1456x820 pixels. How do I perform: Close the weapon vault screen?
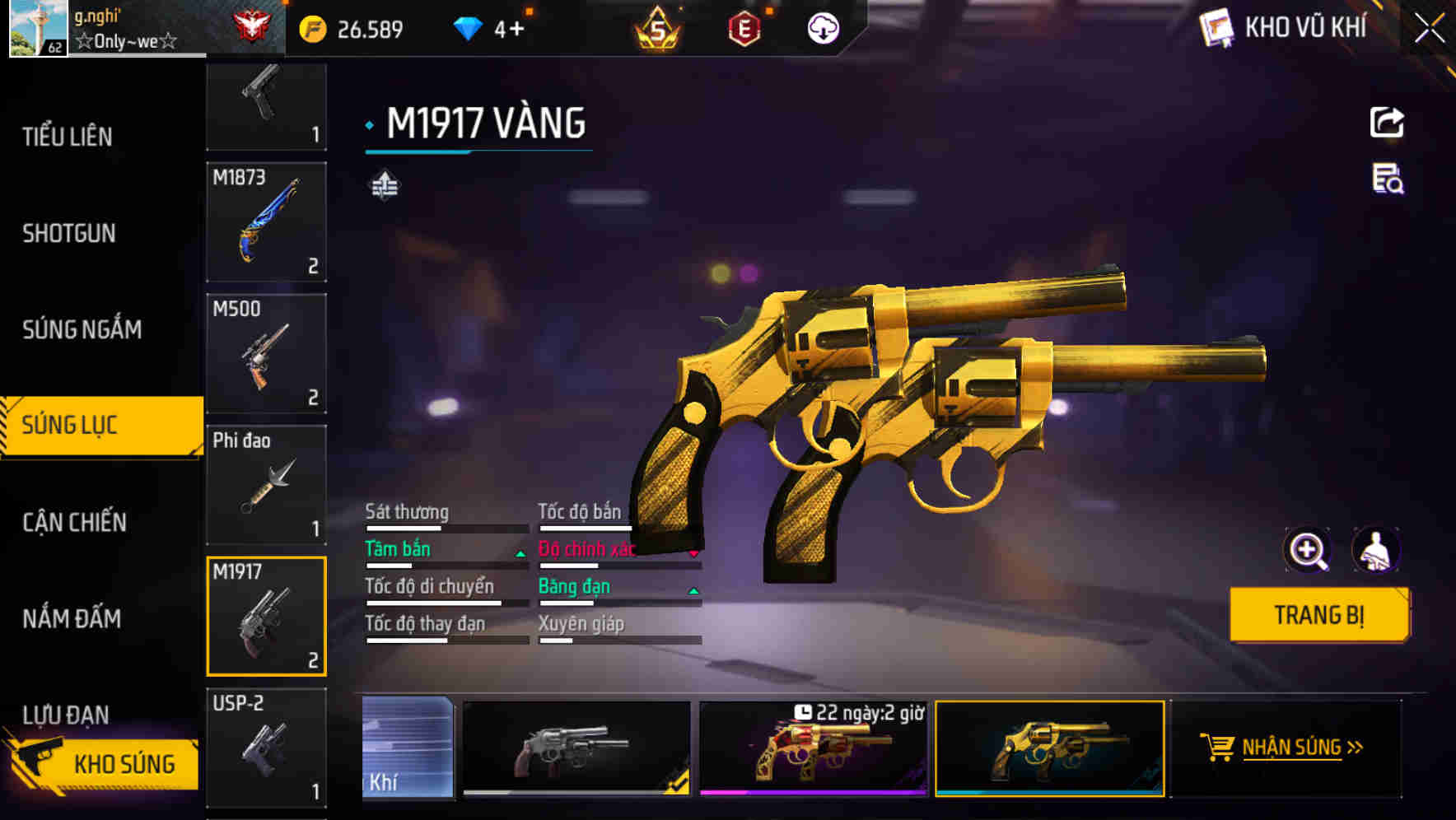(x=1429, y=29)
